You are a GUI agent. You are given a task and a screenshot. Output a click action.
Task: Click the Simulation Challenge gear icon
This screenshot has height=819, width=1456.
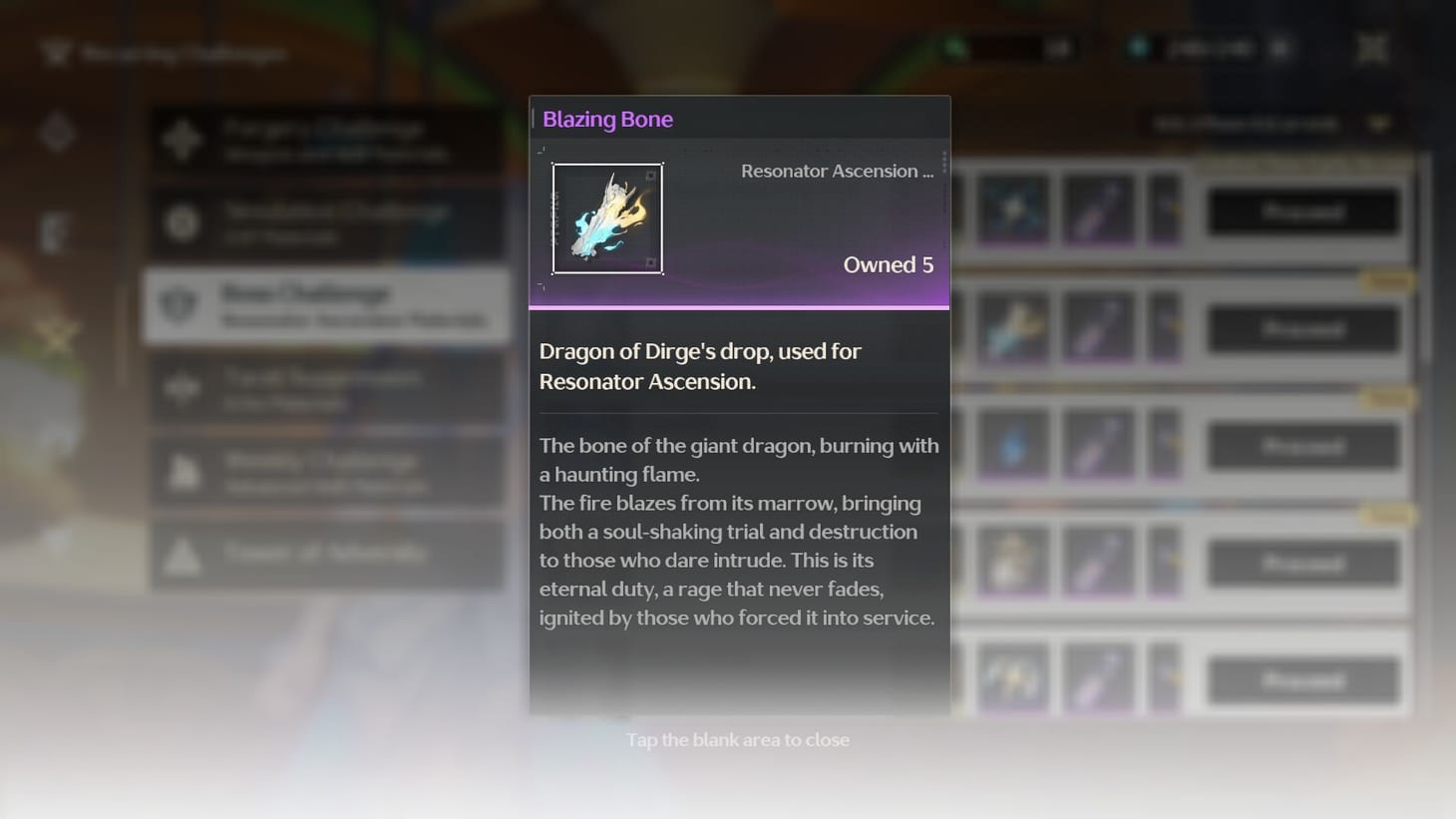click(x=181, y=221)
